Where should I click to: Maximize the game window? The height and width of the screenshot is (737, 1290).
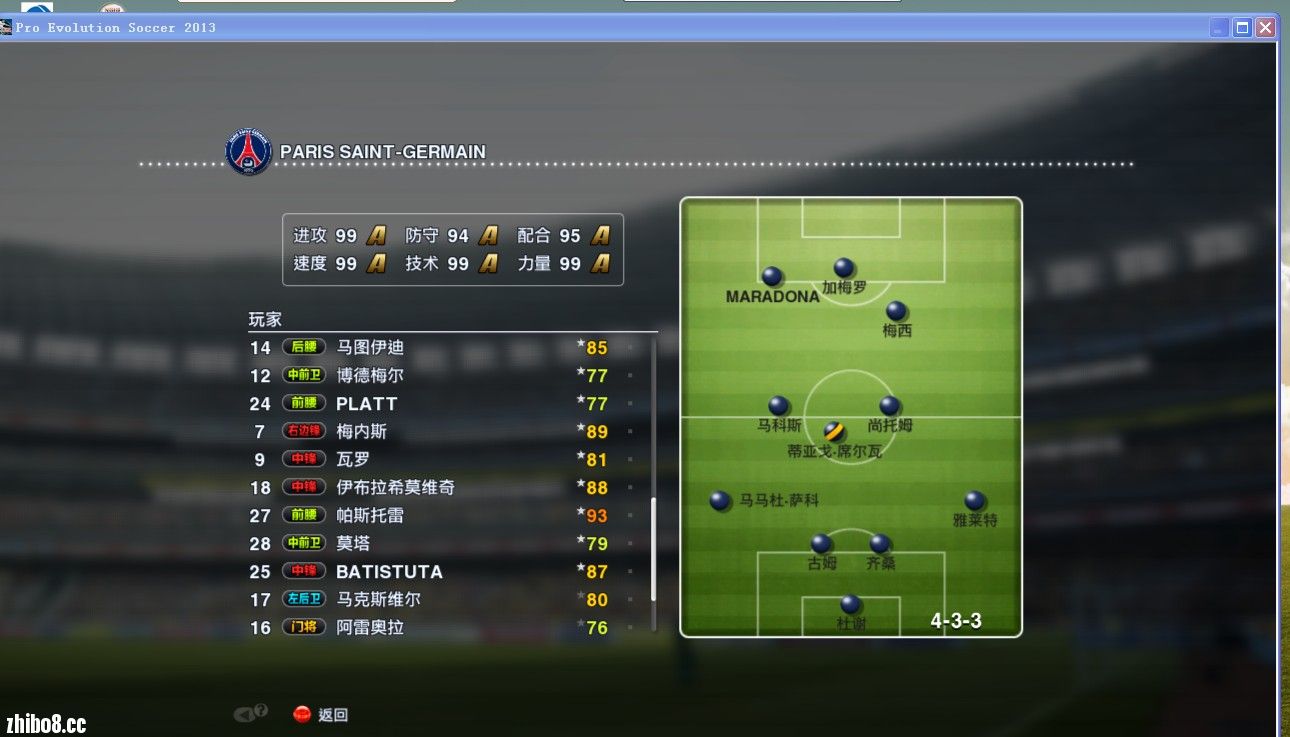pyautogui.click(x=1242, y=28)
